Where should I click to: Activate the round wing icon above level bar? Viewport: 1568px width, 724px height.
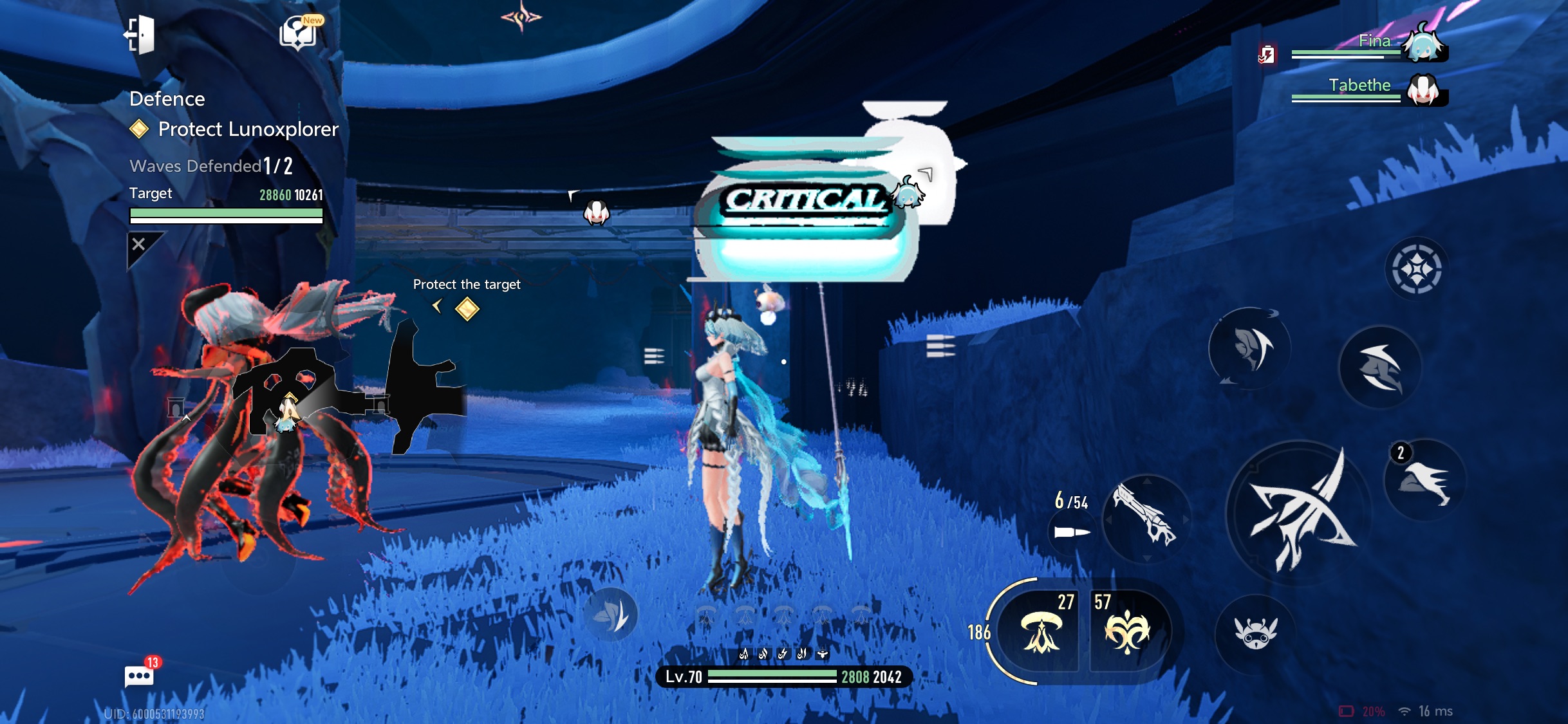[x=611, y=615]
